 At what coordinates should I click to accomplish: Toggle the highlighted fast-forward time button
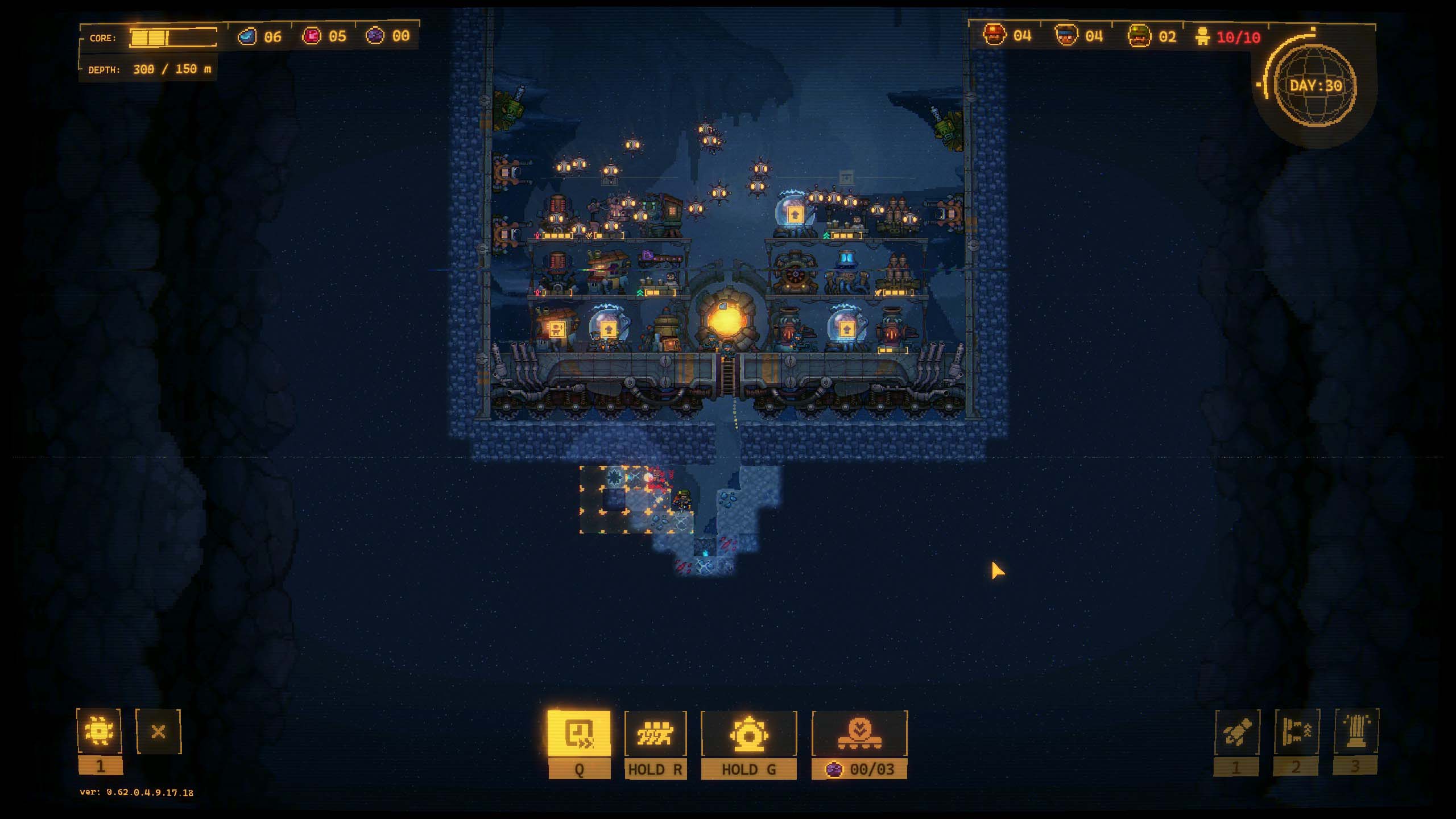pos(579,733)
